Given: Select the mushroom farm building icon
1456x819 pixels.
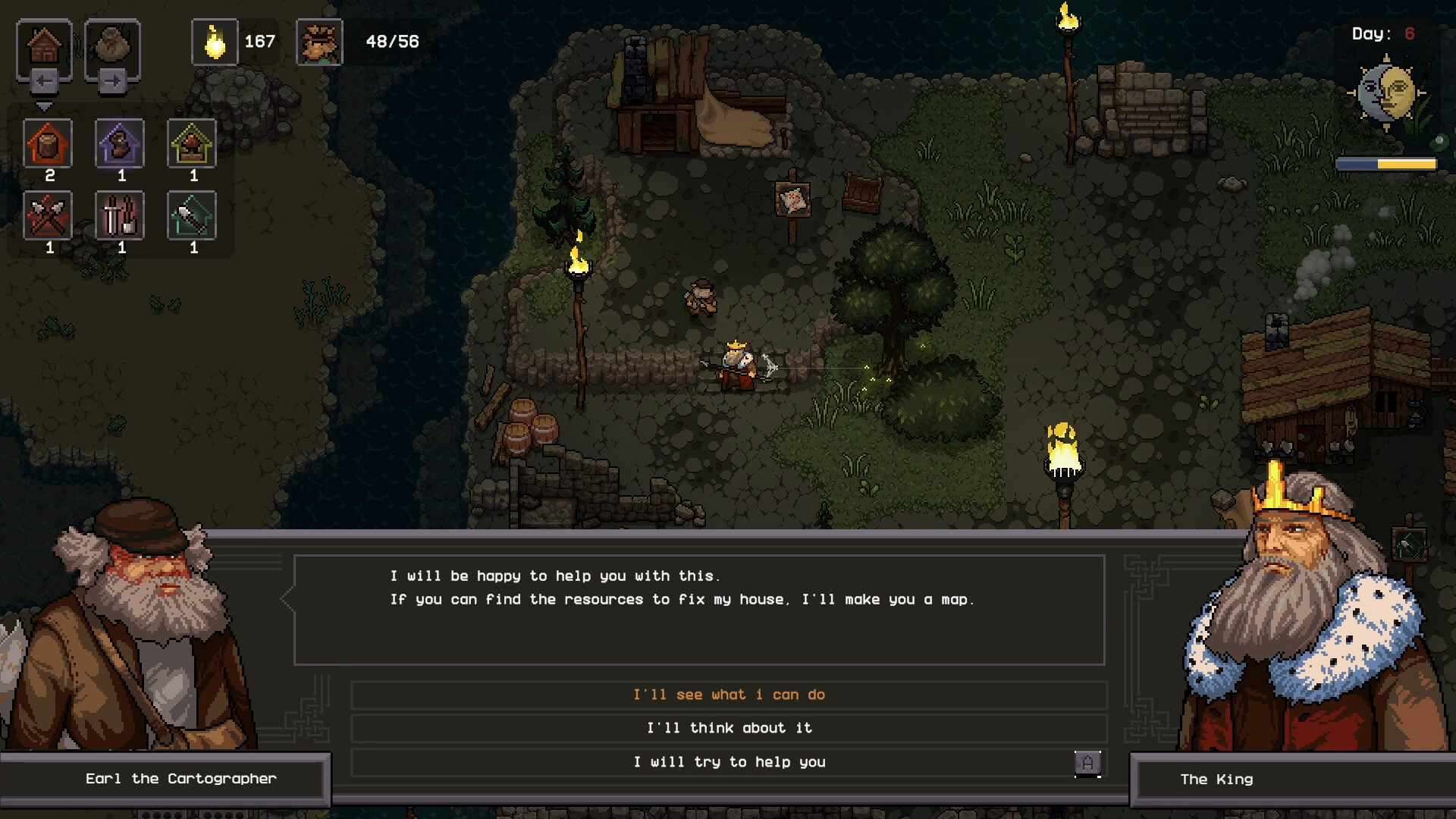Looking at the screenshot, I should tap(192, 143).
